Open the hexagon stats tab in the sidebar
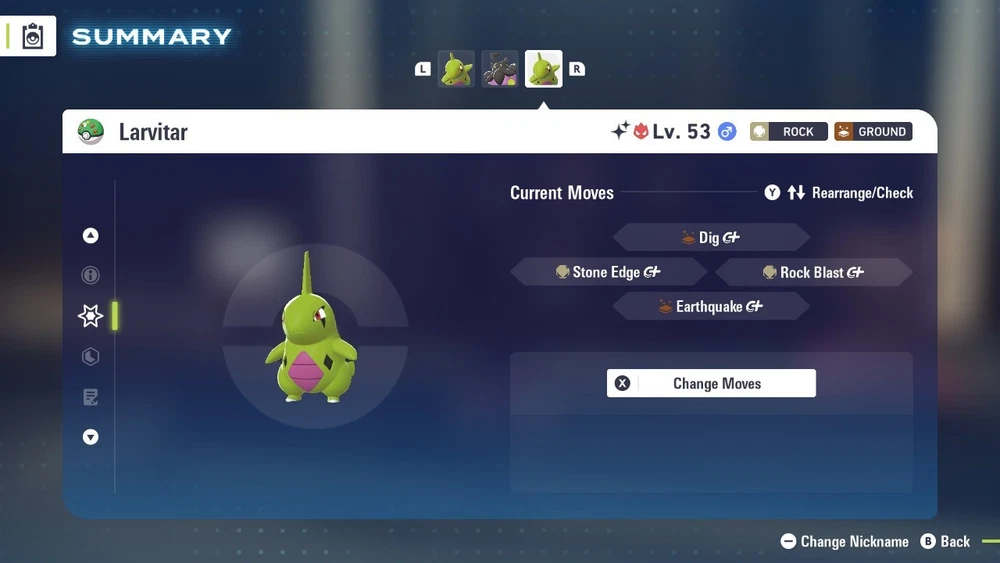 (x=91, y=357)
